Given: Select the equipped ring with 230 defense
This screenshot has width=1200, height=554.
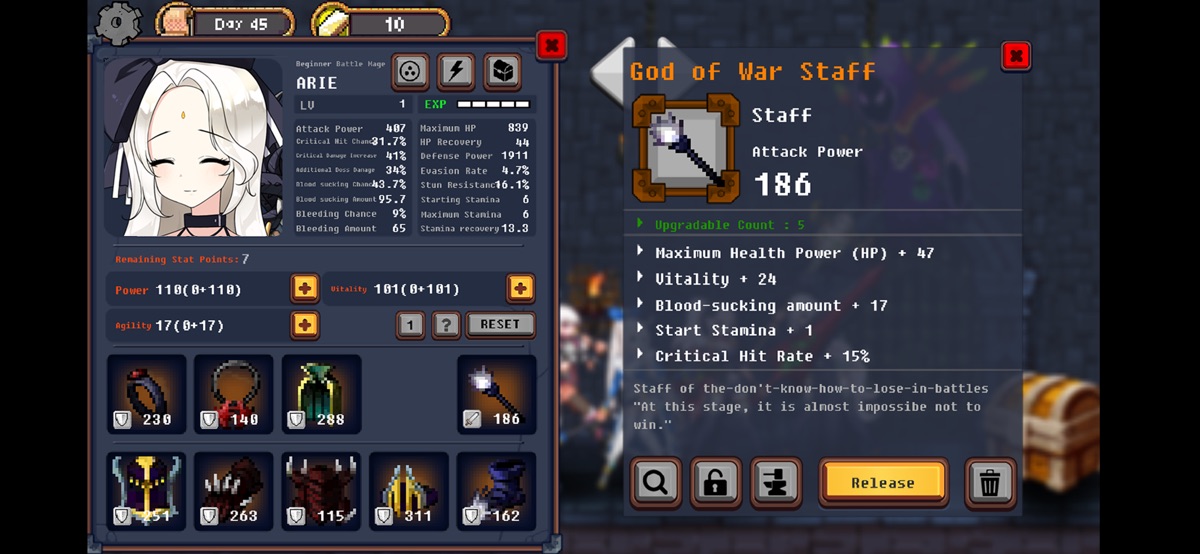Looking at the screenshot, I should (x=147, y=394).
